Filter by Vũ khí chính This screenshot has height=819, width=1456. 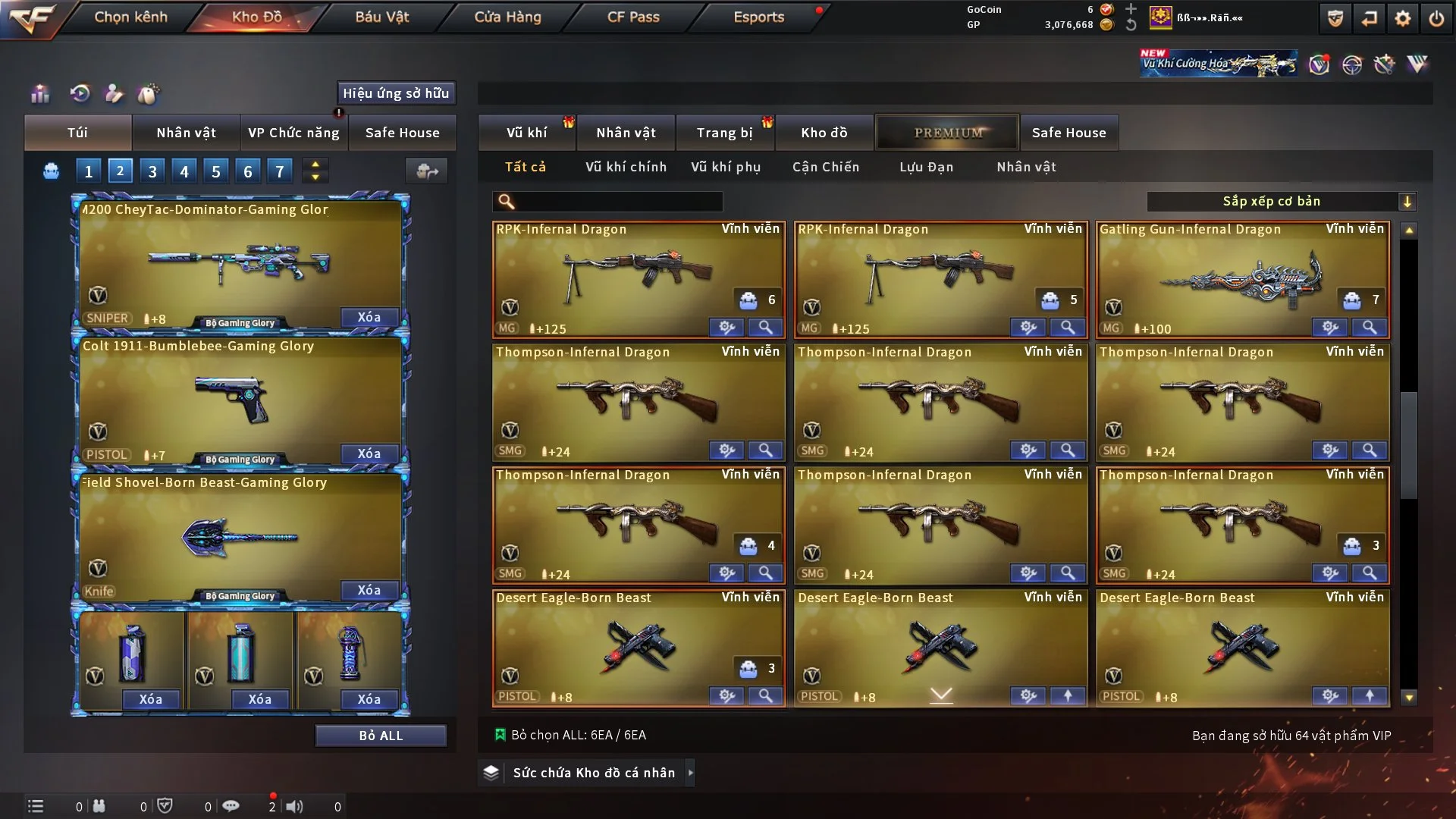626,167
